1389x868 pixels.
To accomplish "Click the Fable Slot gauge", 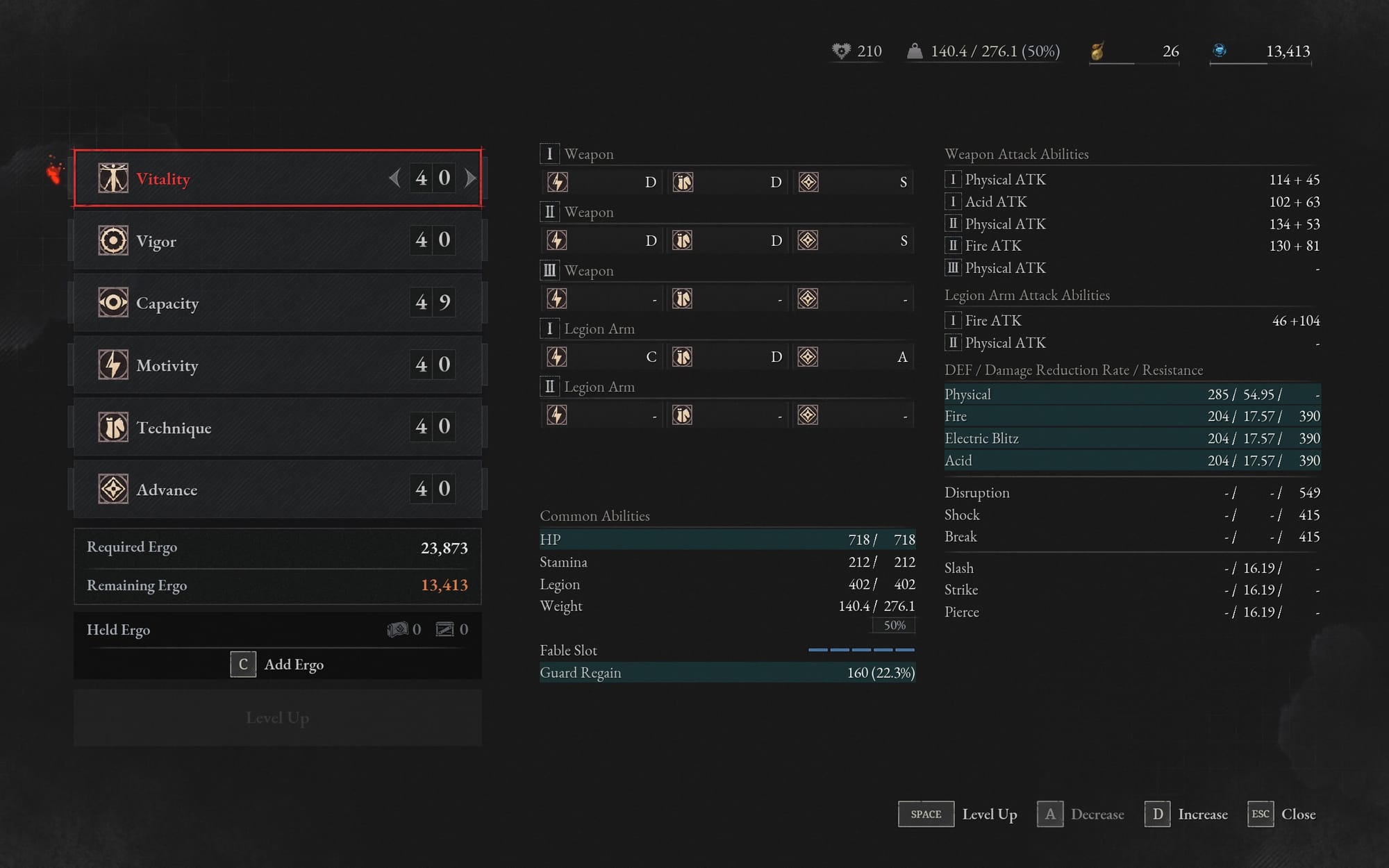I will [861, 650].
